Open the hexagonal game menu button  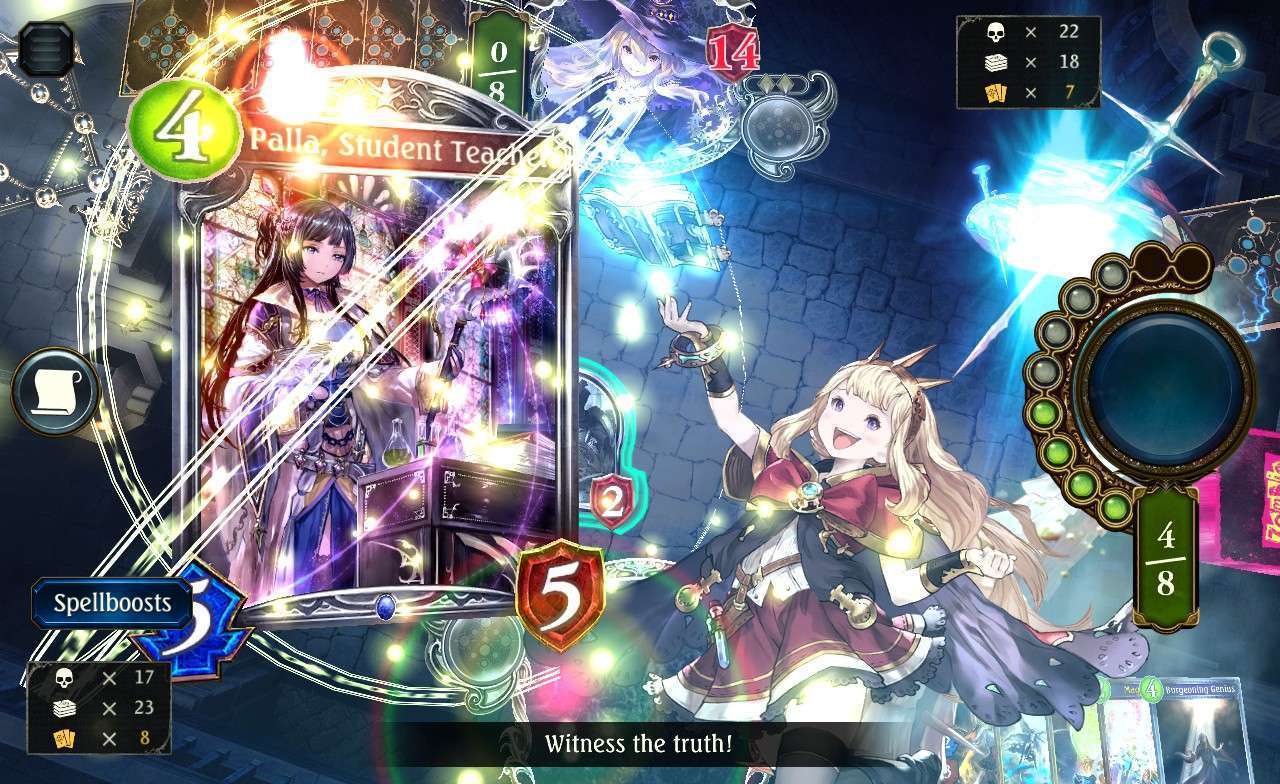point(46,49)
